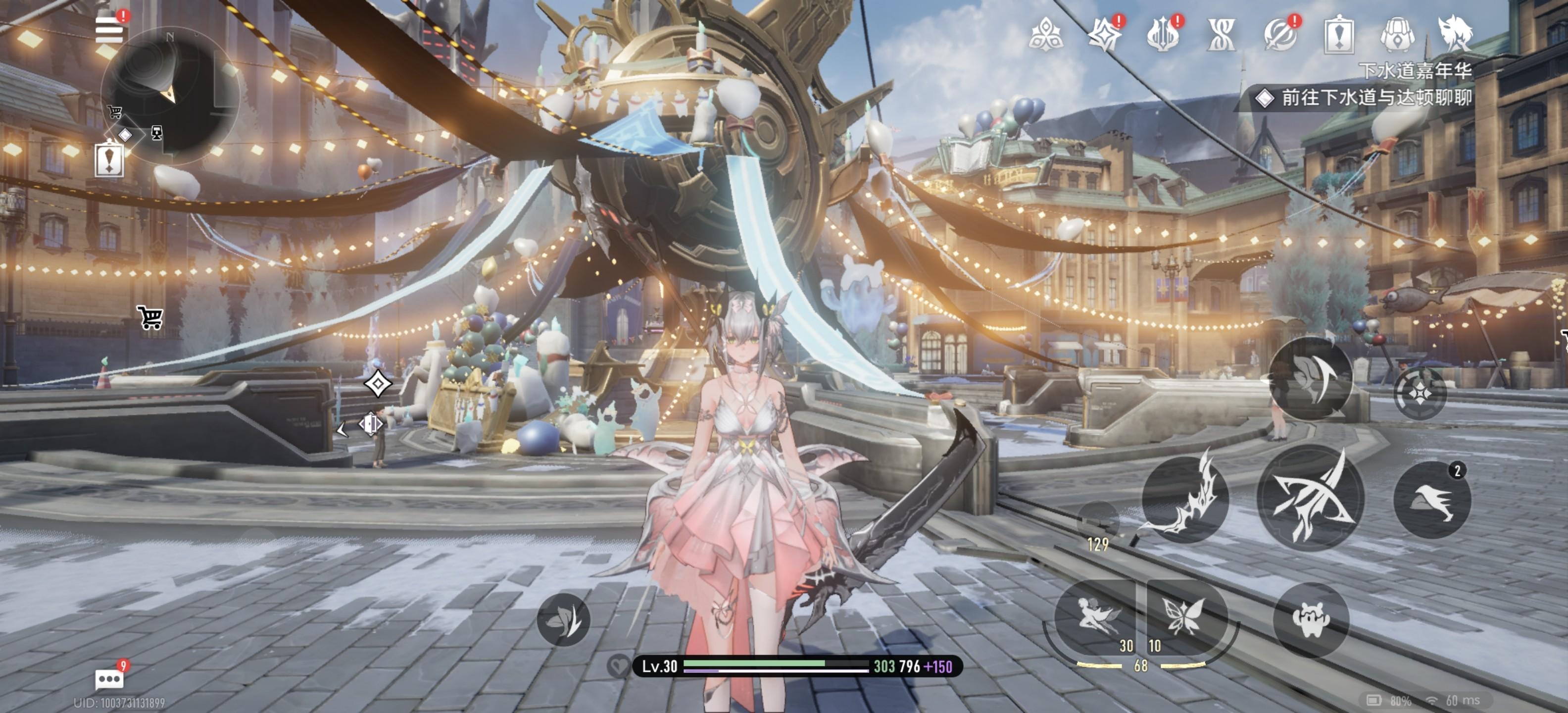
Task: Open the character profile head icon
Action: [x=1455, y=34]
